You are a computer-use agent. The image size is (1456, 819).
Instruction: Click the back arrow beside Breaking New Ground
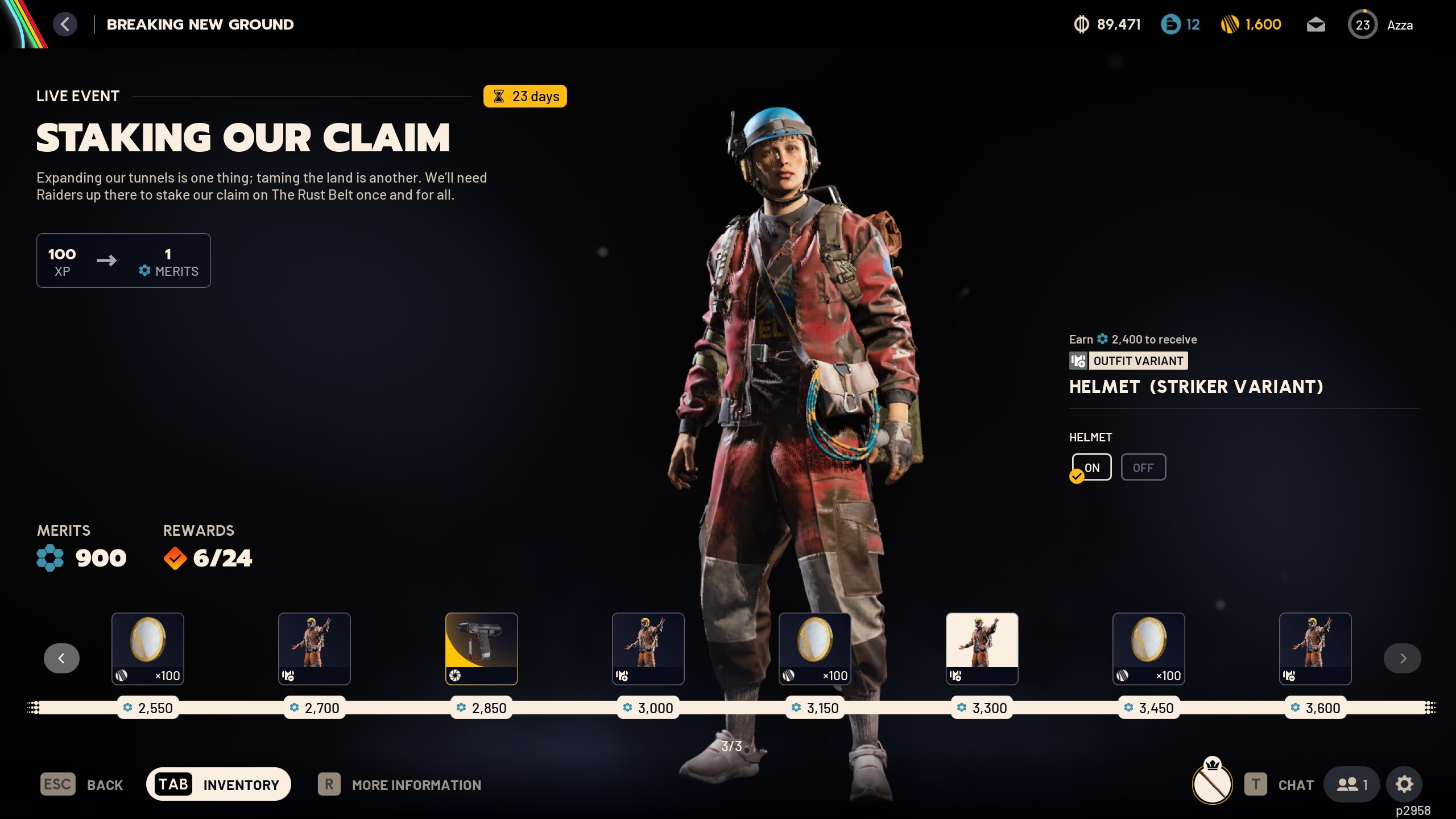point(65,24)
